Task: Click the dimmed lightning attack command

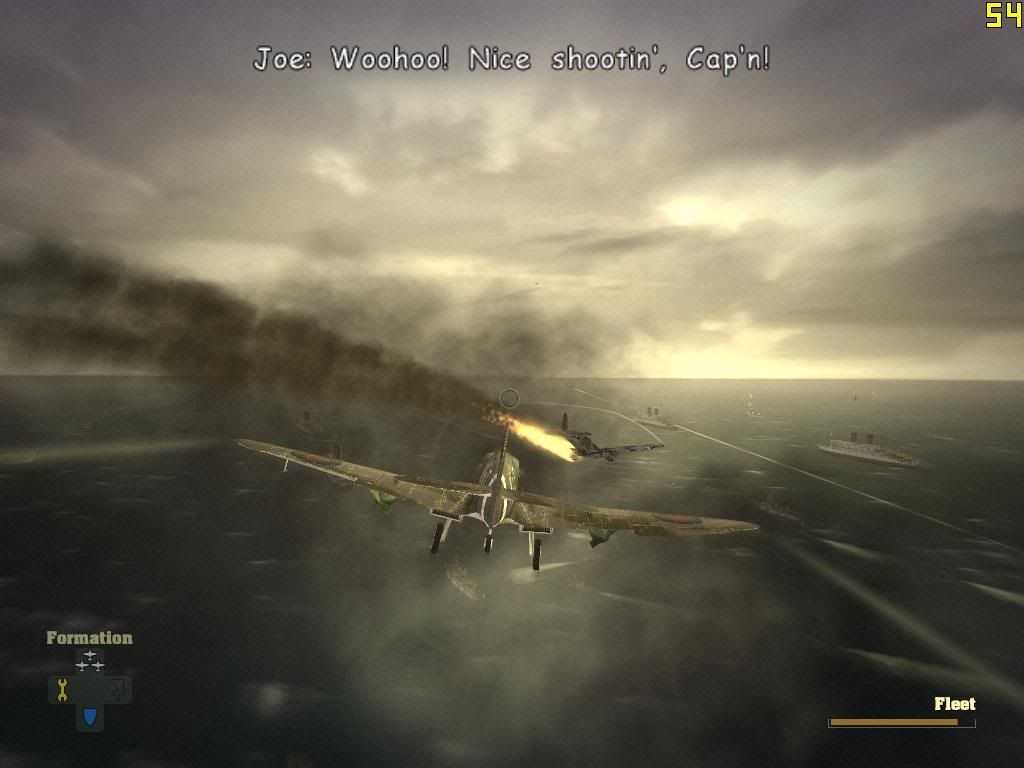Action: [118, 689]
